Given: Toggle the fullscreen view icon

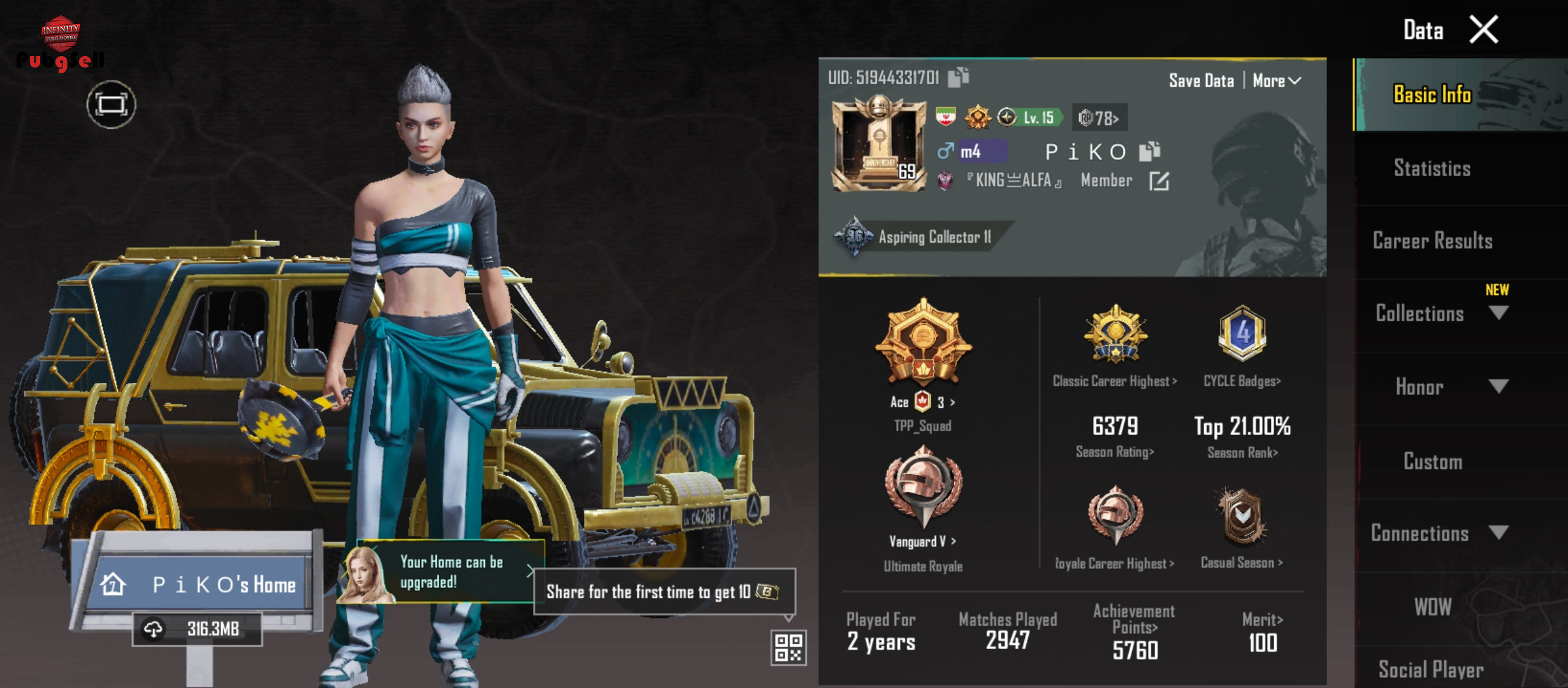Looking at the screenshot, I should coord(112,104).
